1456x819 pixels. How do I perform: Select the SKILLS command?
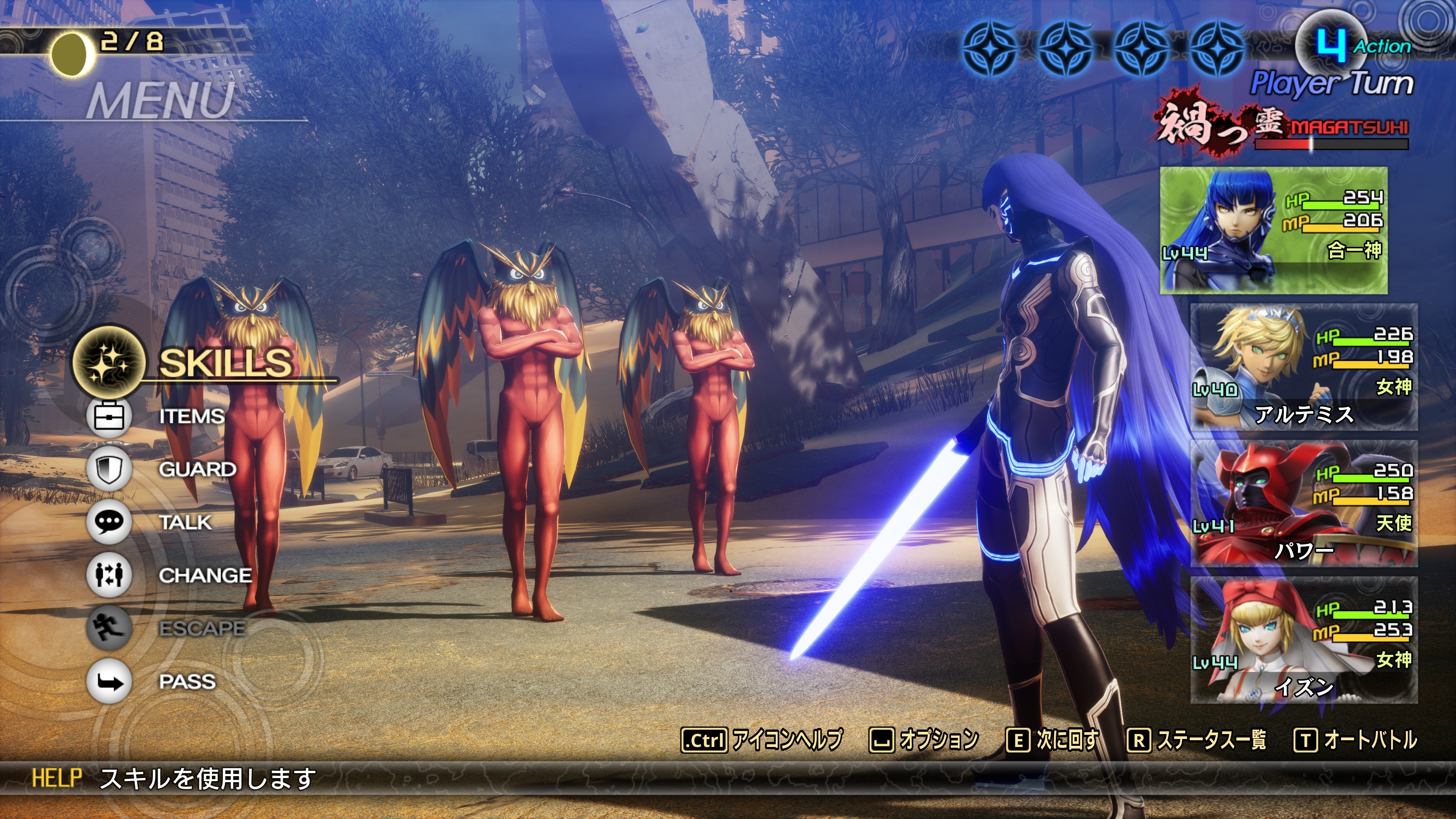pyautogui.click(x=225, y=362)
